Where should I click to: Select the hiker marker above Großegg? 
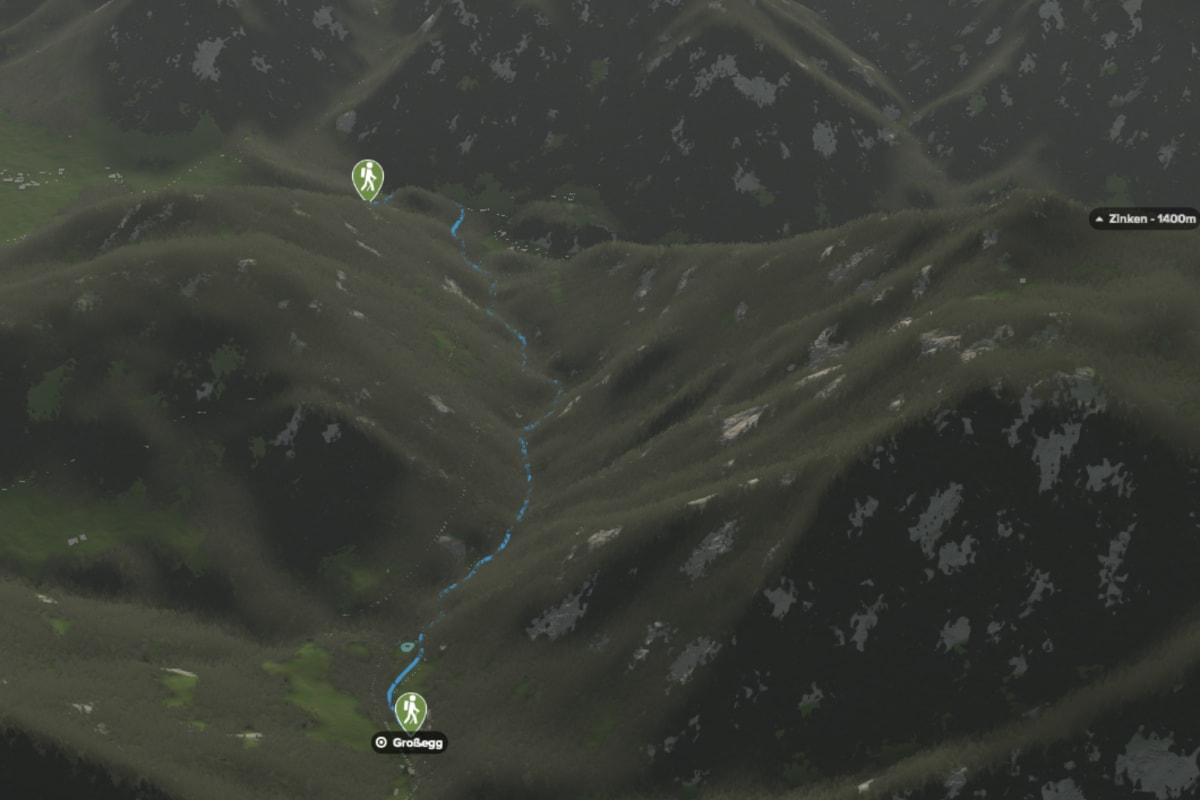click(x=410, y=710)
